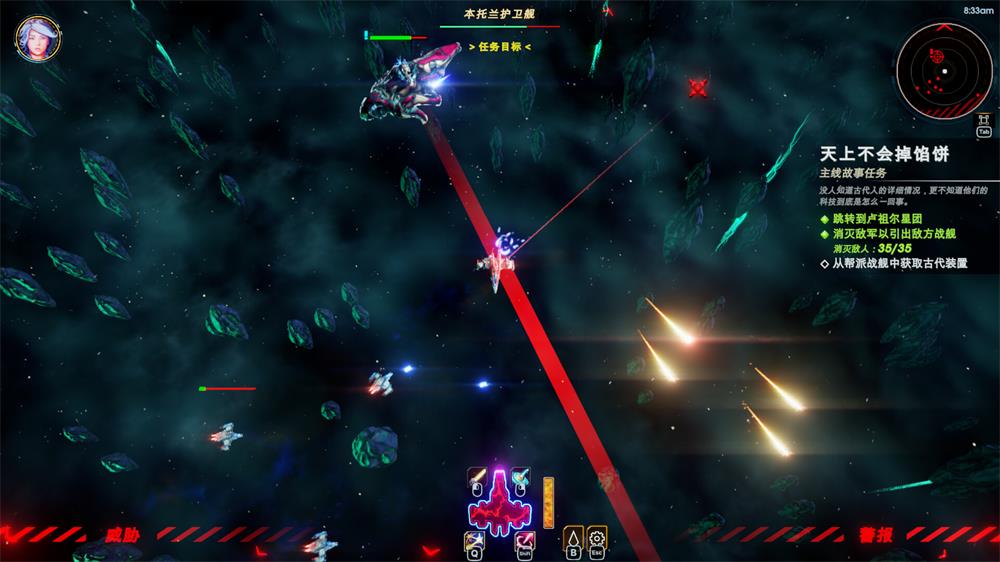Image resolution: width=1000 pixels, height=562 pixels.
Task: Click the 任务目标 mission target marker
Action: click(x=499, y=46)
